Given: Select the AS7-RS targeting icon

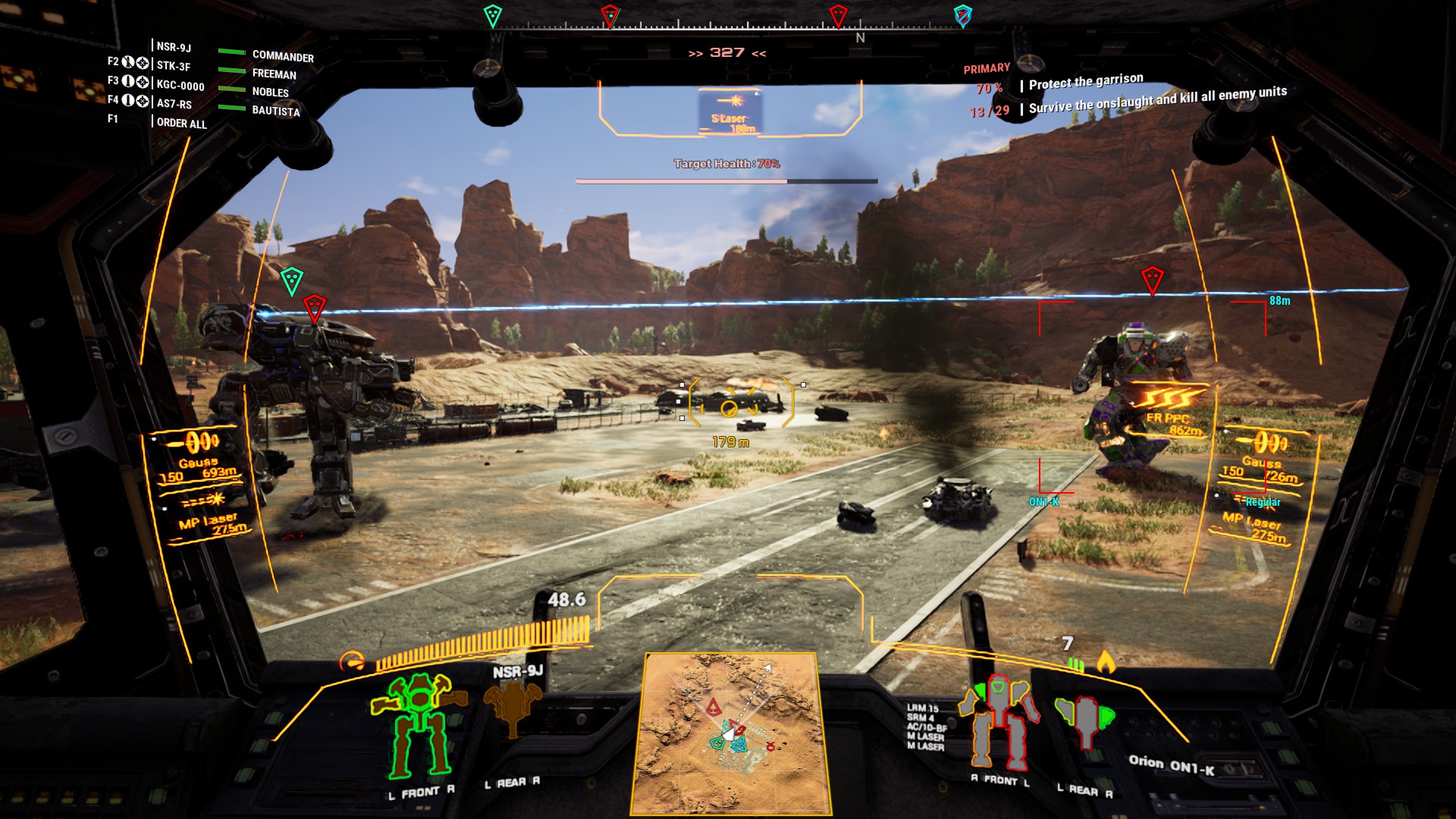Looking at the screenshot, I should coord(143,101).
